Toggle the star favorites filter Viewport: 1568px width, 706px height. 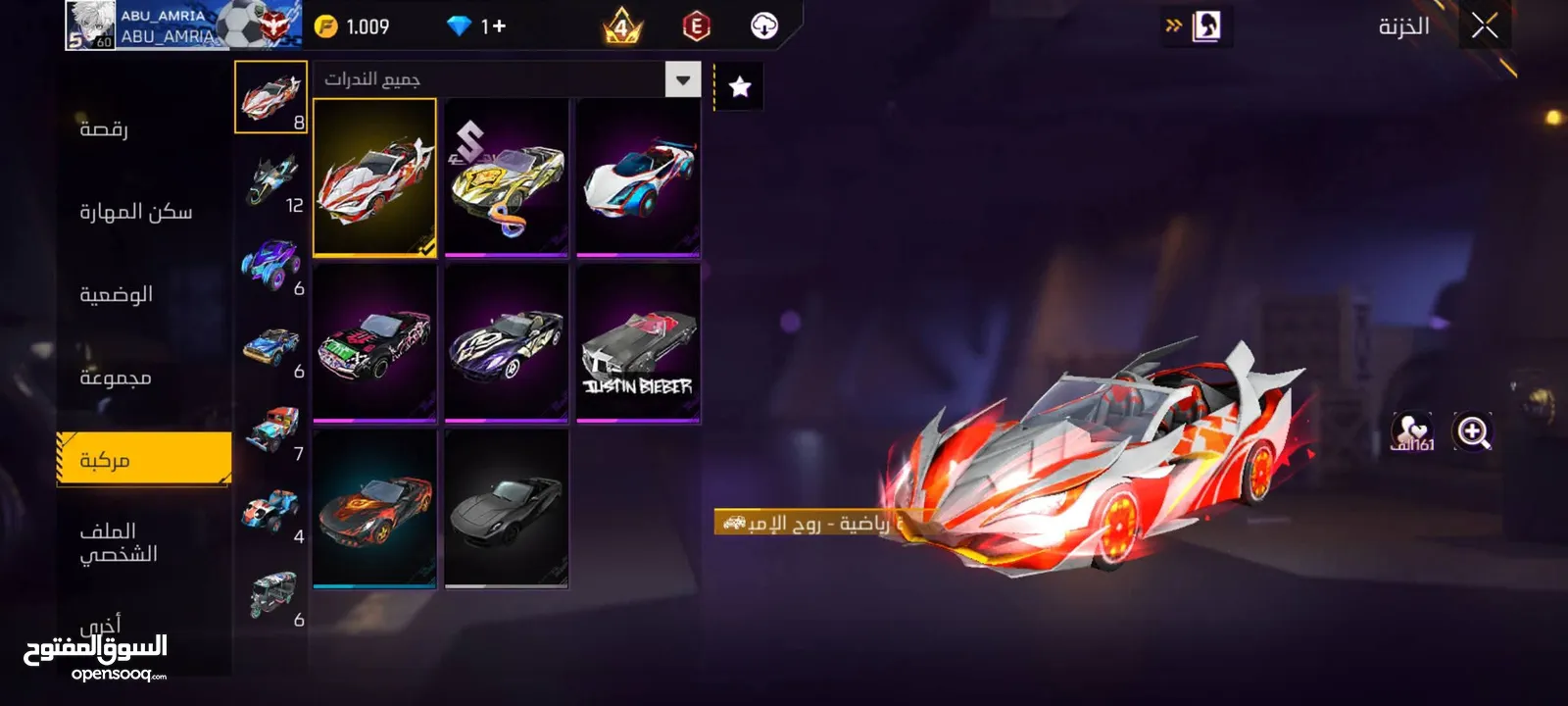click(x=740, y=87)
